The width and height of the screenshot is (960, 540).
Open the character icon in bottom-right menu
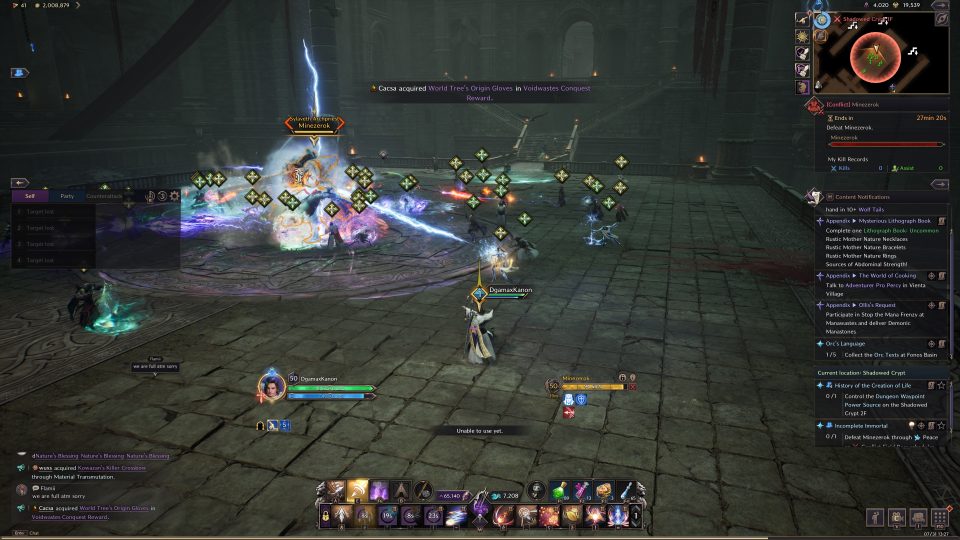[x=875, y=517]
